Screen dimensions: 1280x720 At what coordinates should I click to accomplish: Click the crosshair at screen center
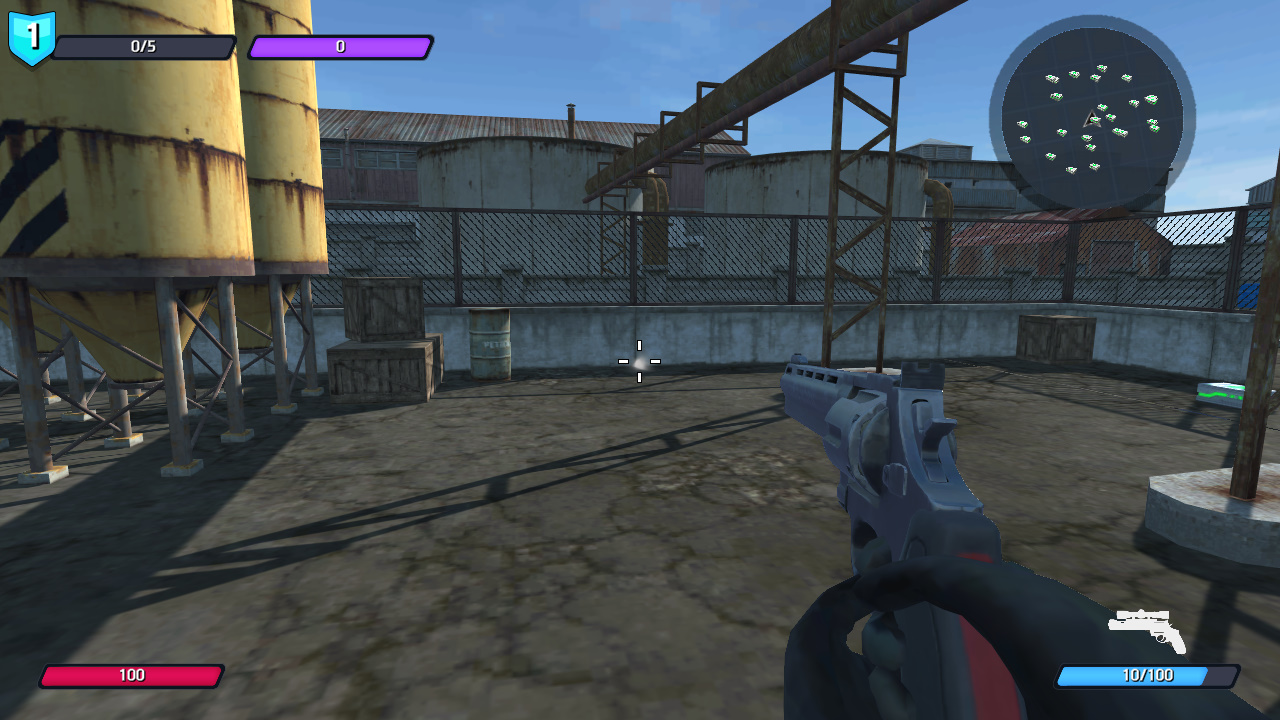639,363
